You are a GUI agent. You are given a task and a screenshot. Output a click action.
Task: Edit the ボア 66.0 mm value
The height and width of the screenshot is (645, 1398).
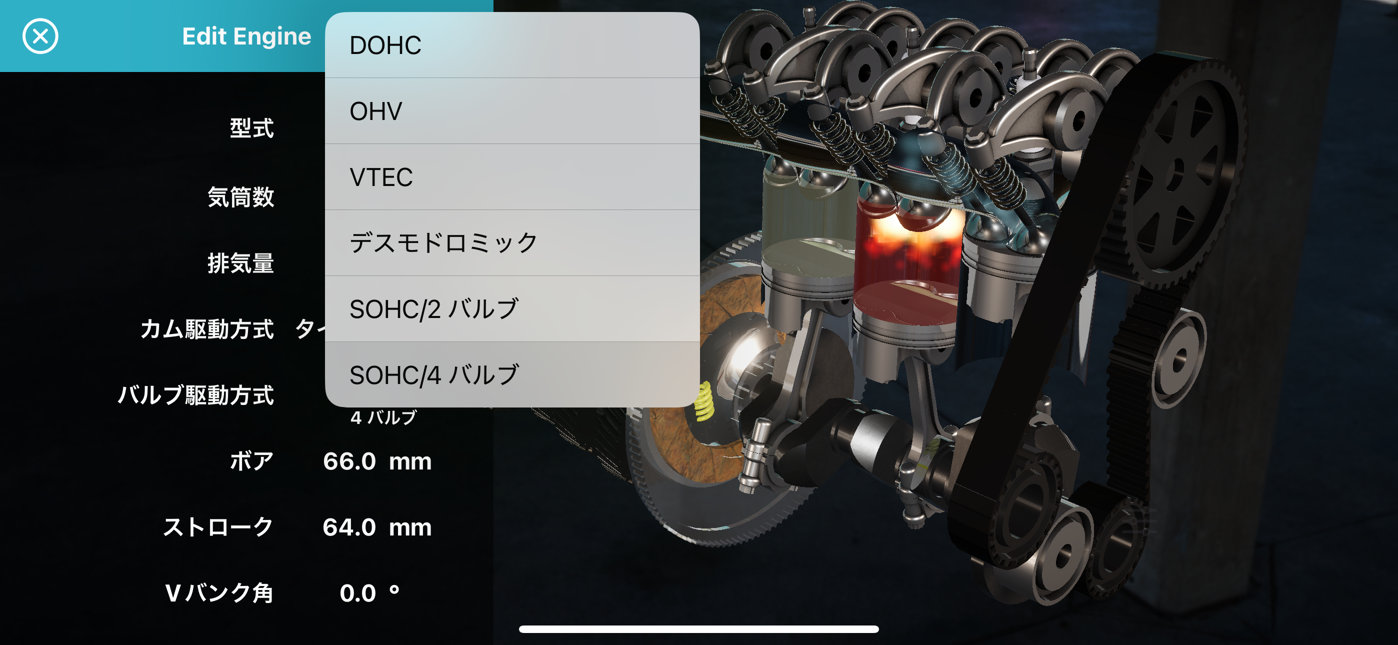pyautogui.click(x=376, y=462)
